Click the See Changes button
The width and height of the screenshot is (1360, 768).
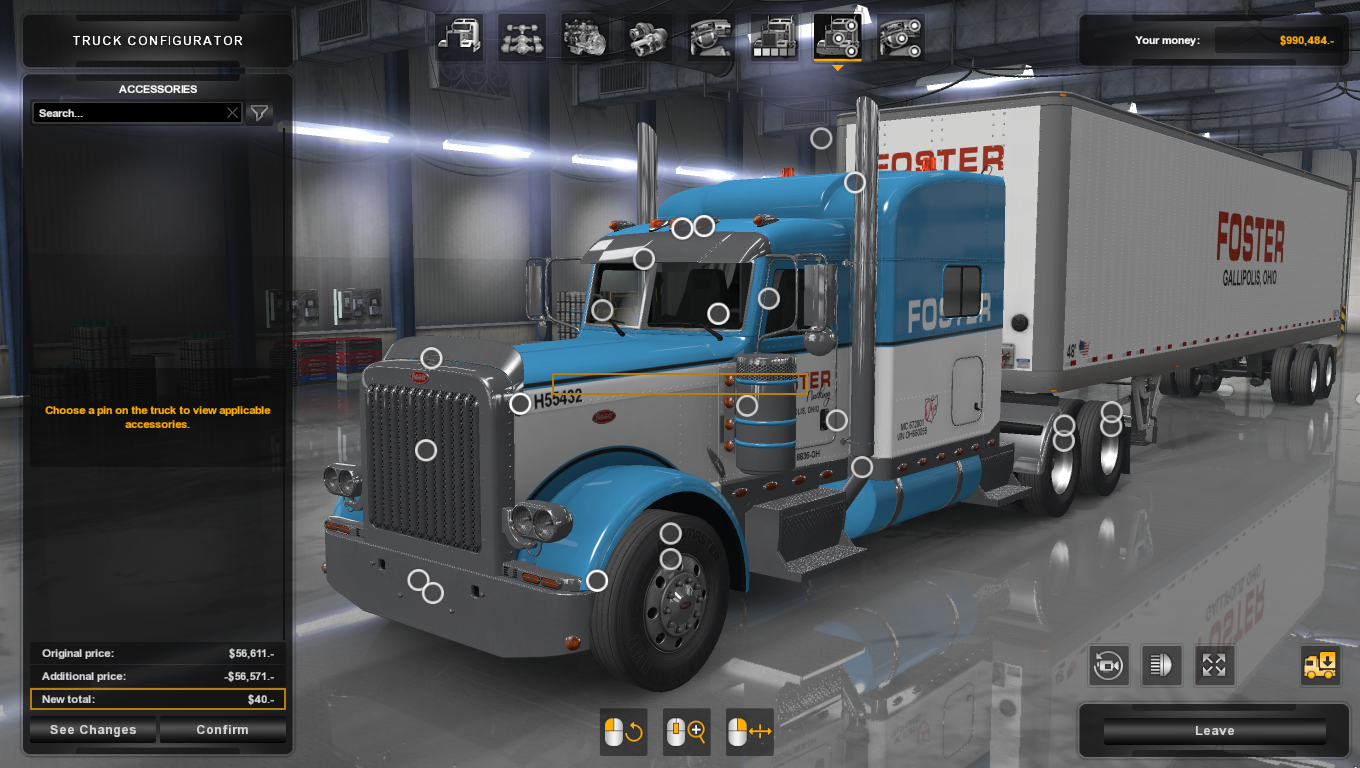[x=92, y=729]
